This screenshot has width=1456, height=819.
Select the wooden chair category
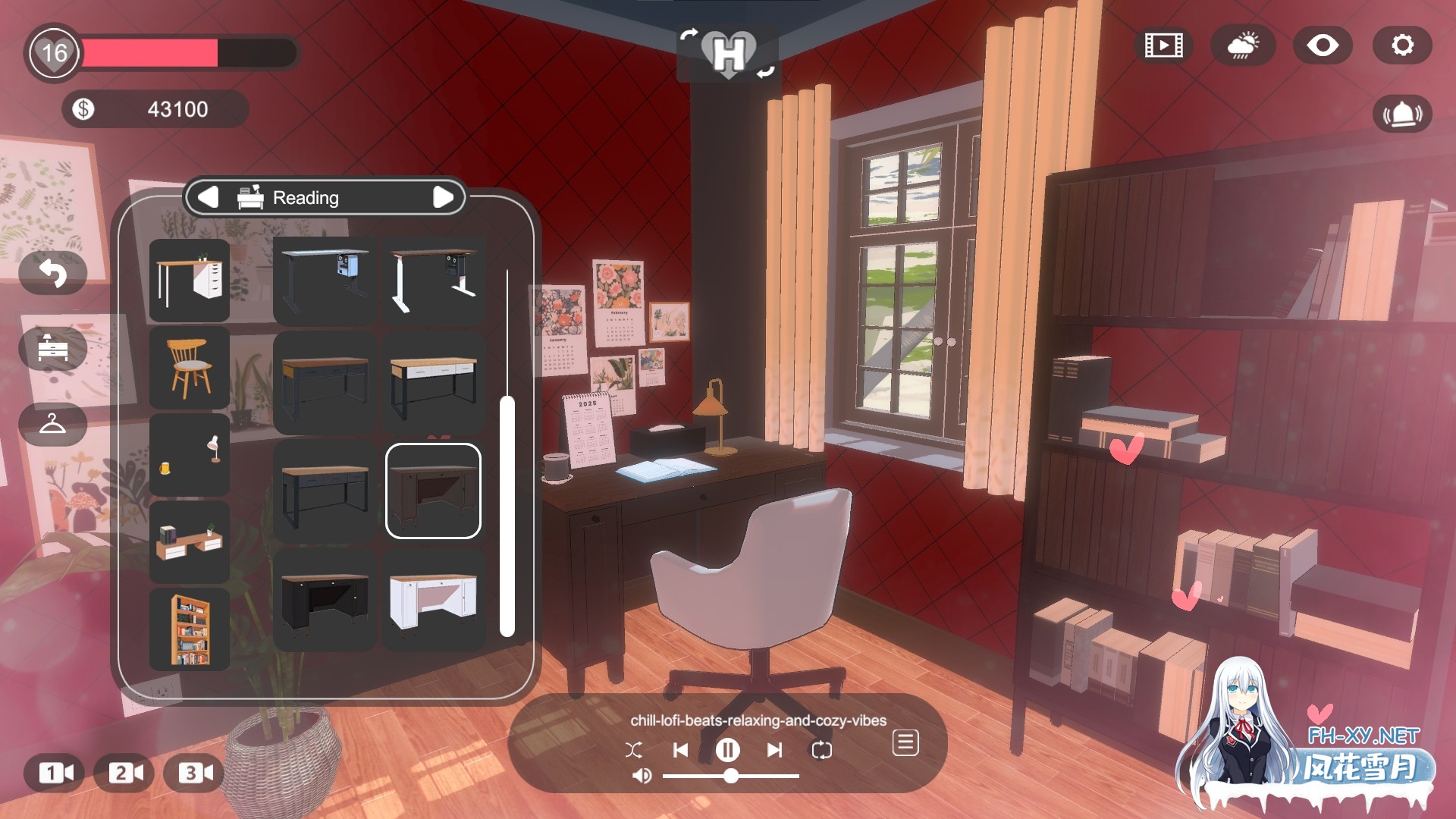(x=189, y=368)
